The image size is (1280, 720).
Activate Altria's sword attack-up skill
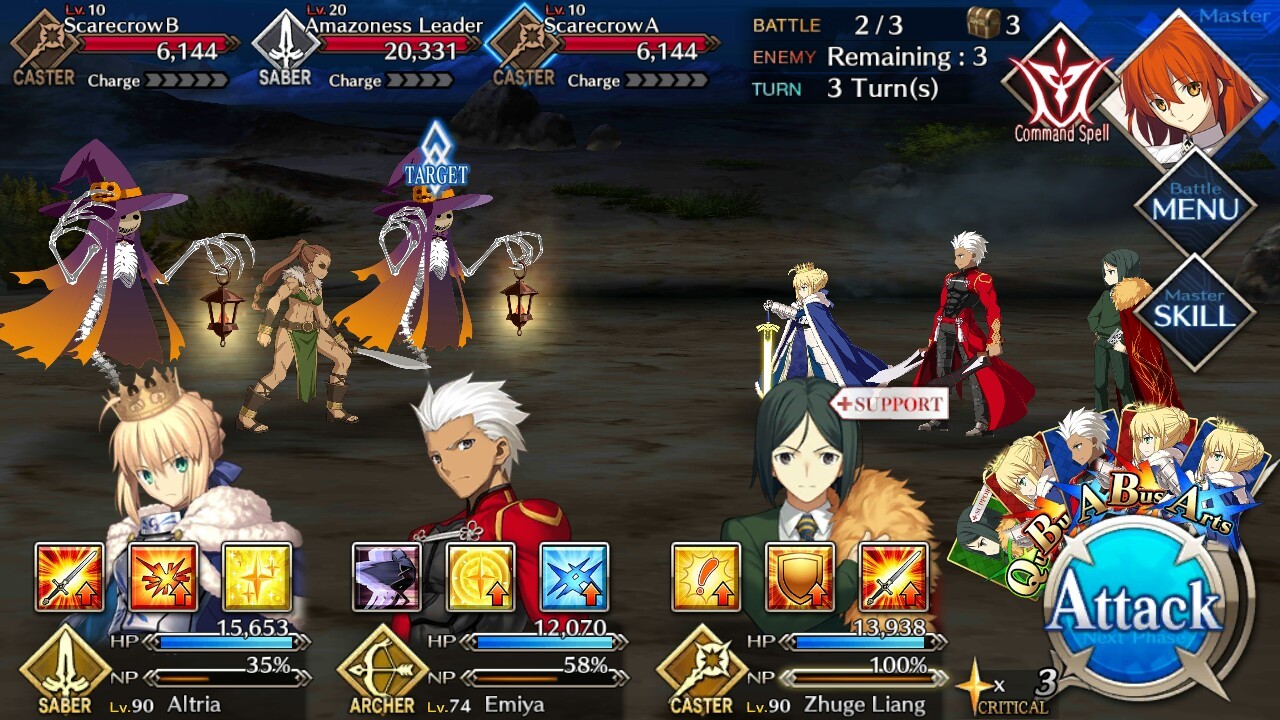click(x=69, y=577)
